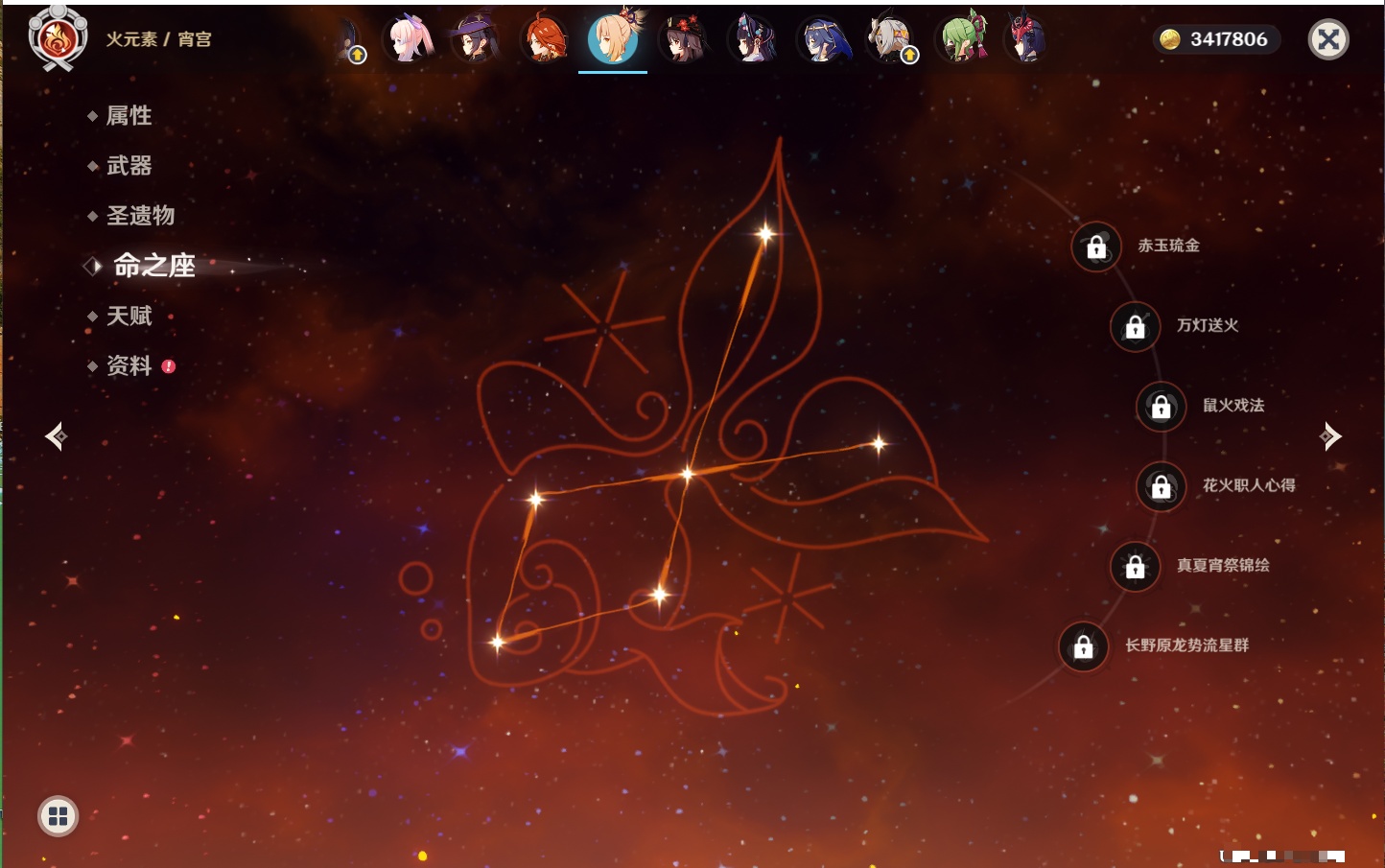Switch to the red oni-masked character portrait
Viewport: 1385px width, 868px height.
click(x=1026, y=39)
